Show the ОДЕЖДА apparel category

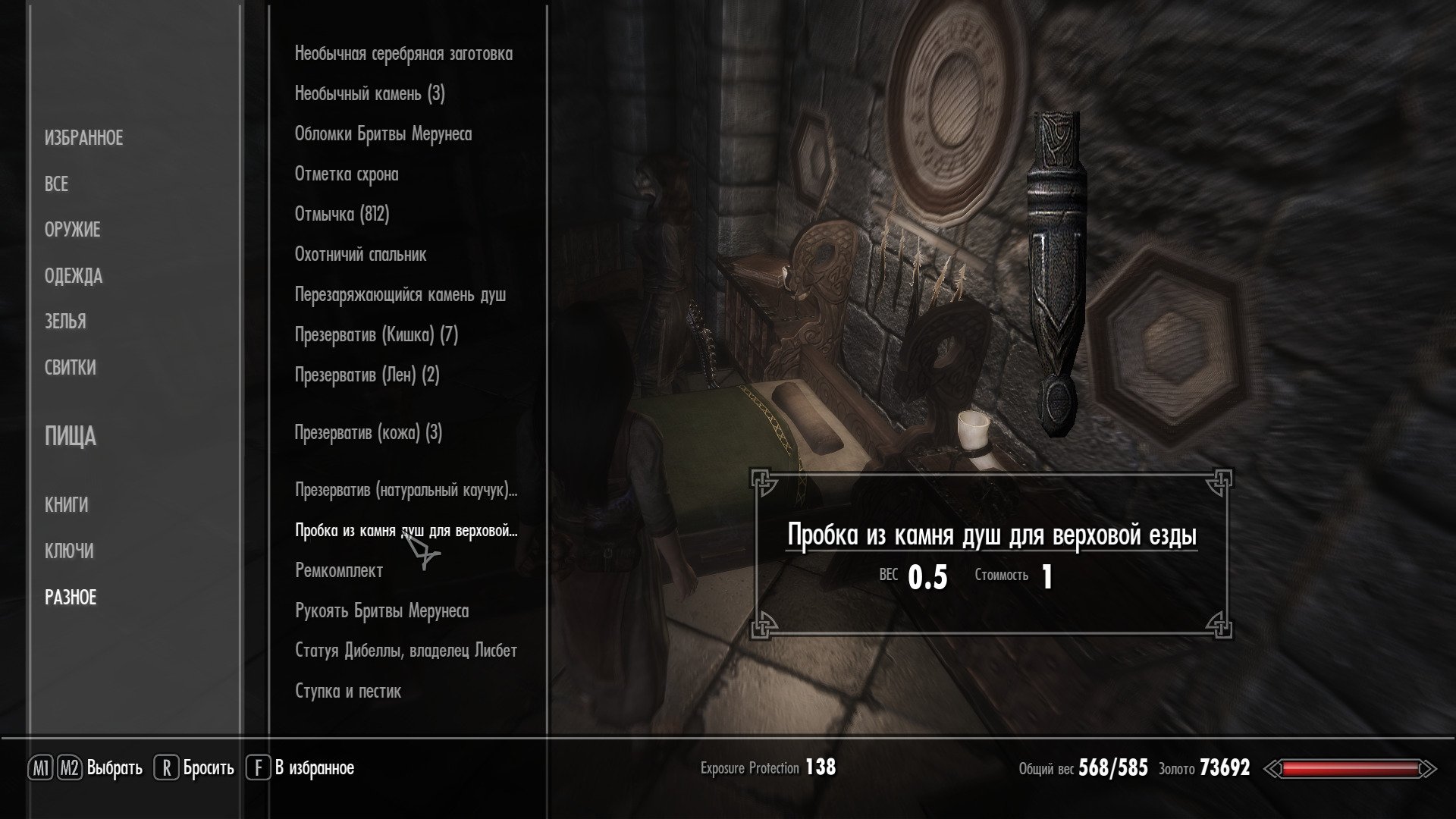tap(73, 276)
